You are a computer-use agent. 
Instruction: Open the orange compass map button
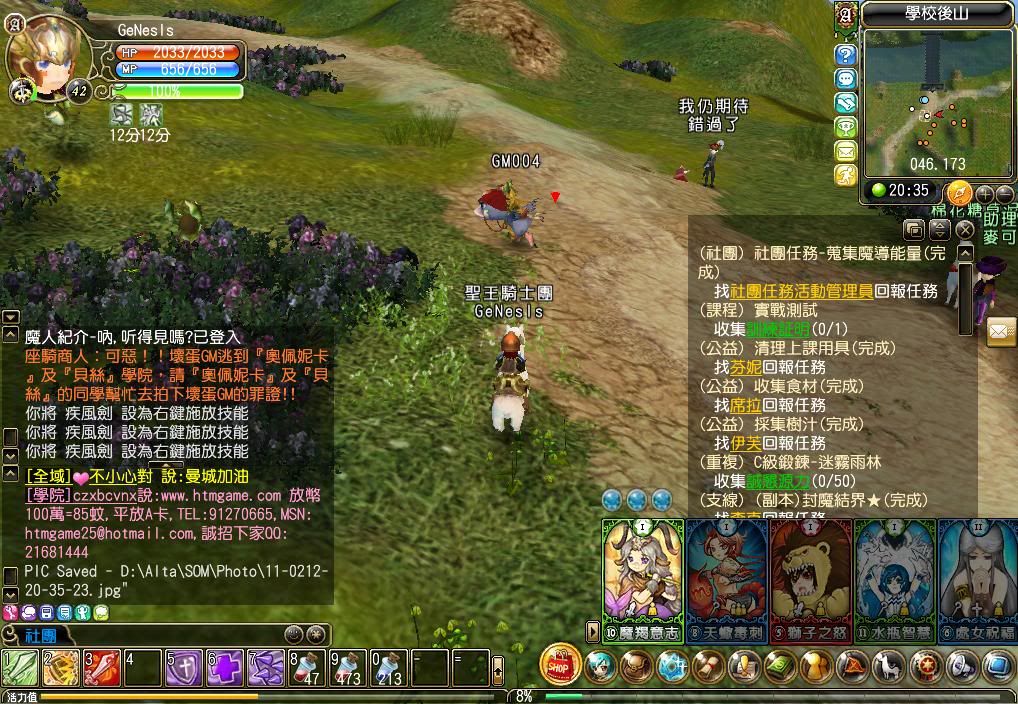pos(959,192)
